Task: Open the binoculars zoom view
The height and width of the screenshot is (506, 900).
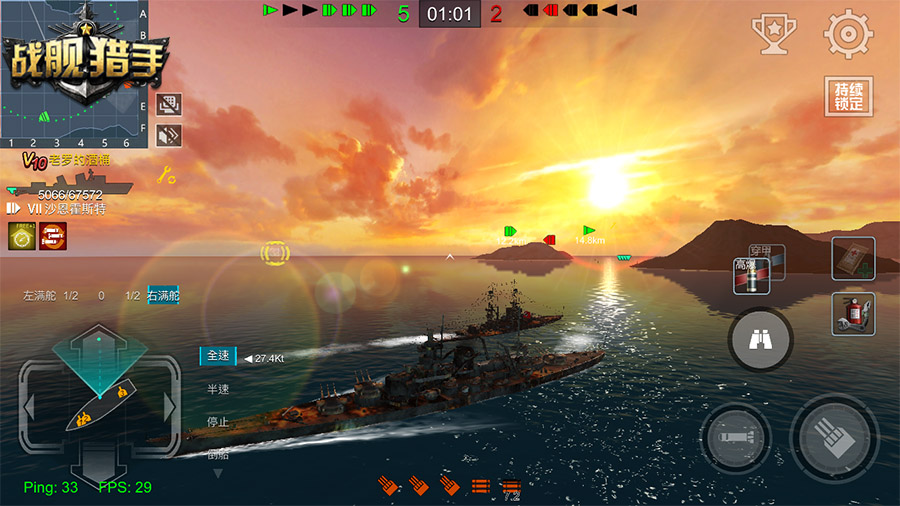Action: [x=761, y=342]
